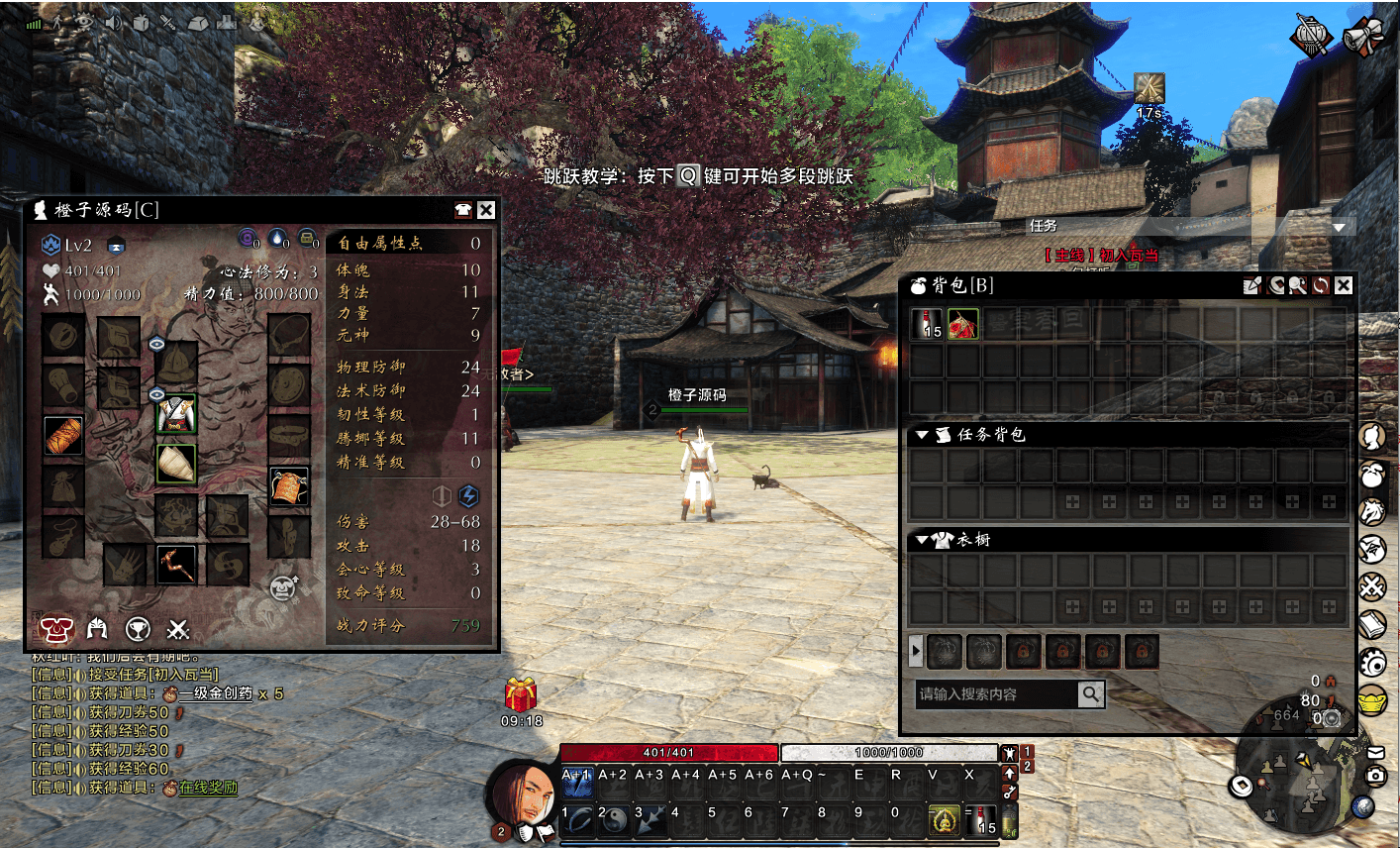Toggle the eye icon beside the equipped chest armor

coord(156,393)
